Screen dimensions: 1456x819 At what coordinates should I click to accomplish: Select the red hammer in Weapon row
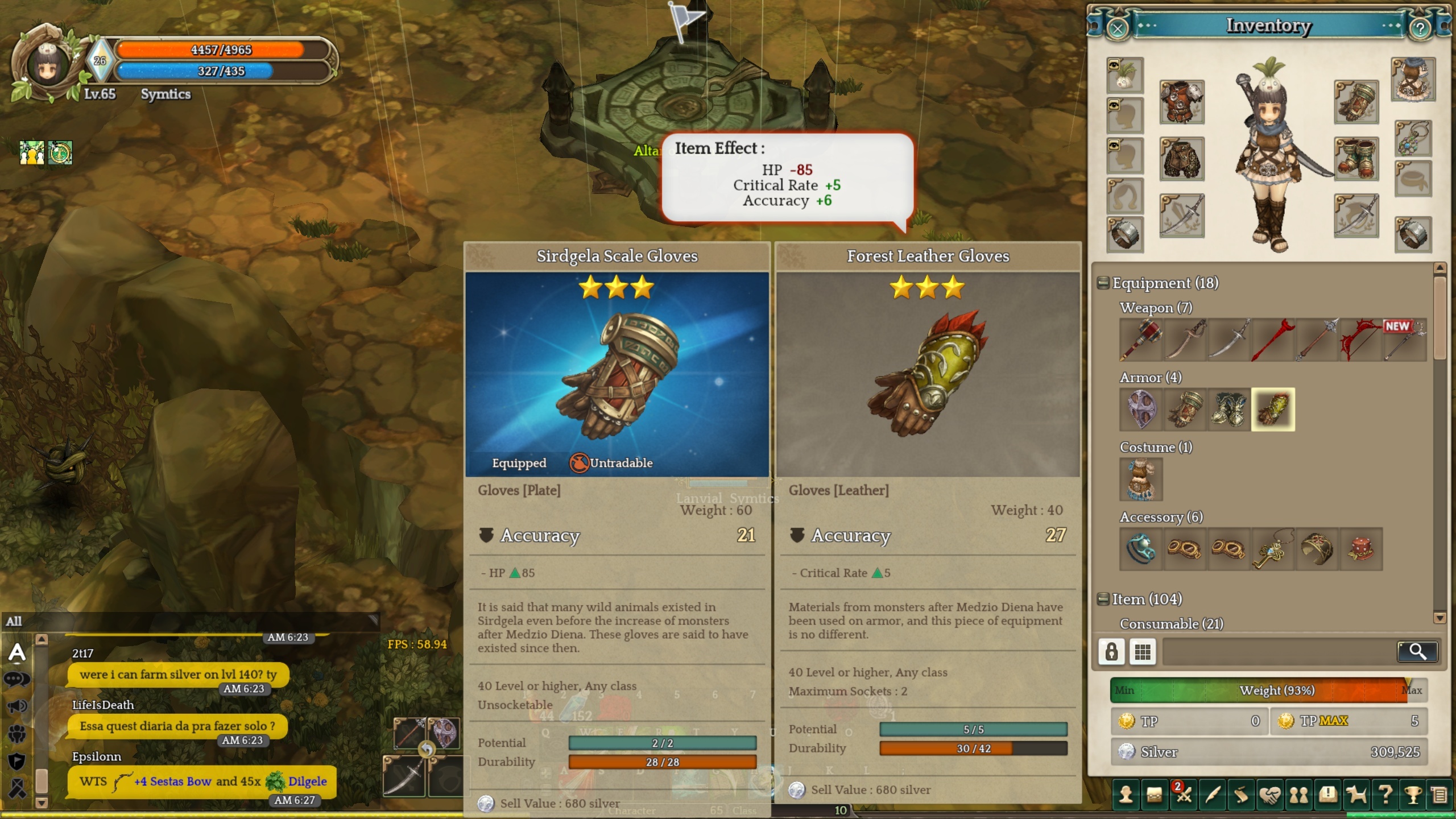coord(1140,340)
